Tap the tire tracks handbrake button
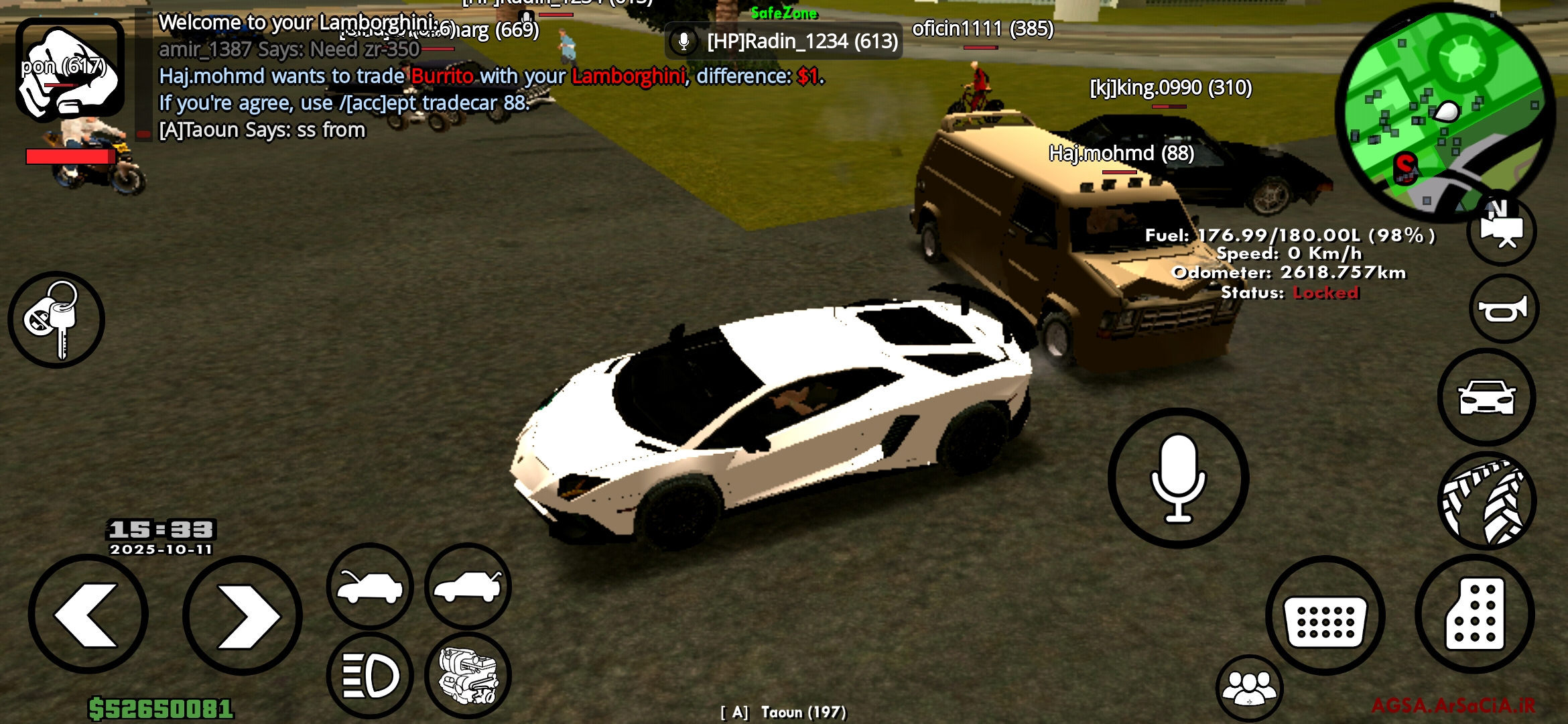 click(x=1487, y=501)
